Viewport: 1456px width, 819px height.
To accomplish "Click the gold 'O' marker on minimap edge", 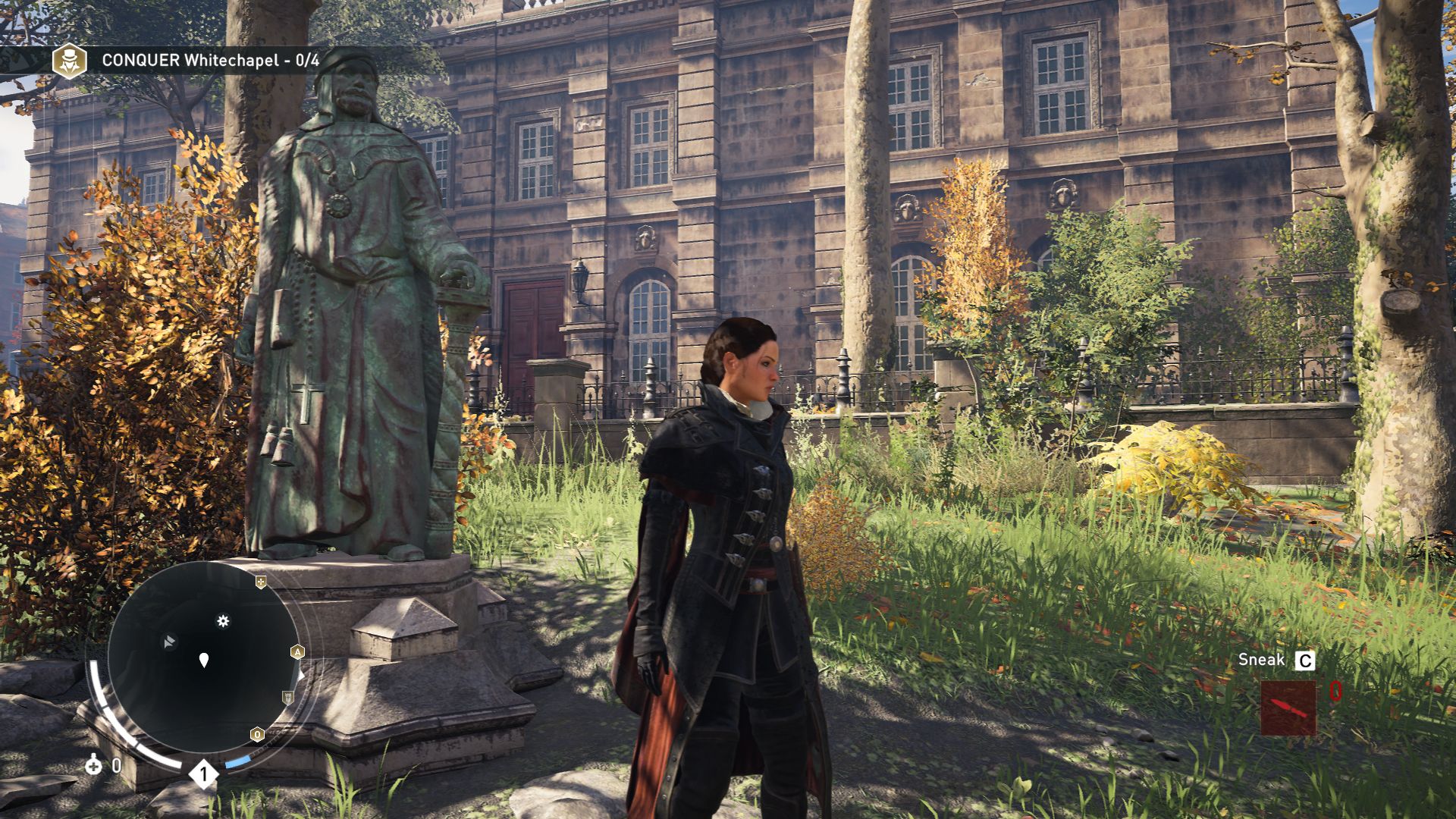I will 257,734.
